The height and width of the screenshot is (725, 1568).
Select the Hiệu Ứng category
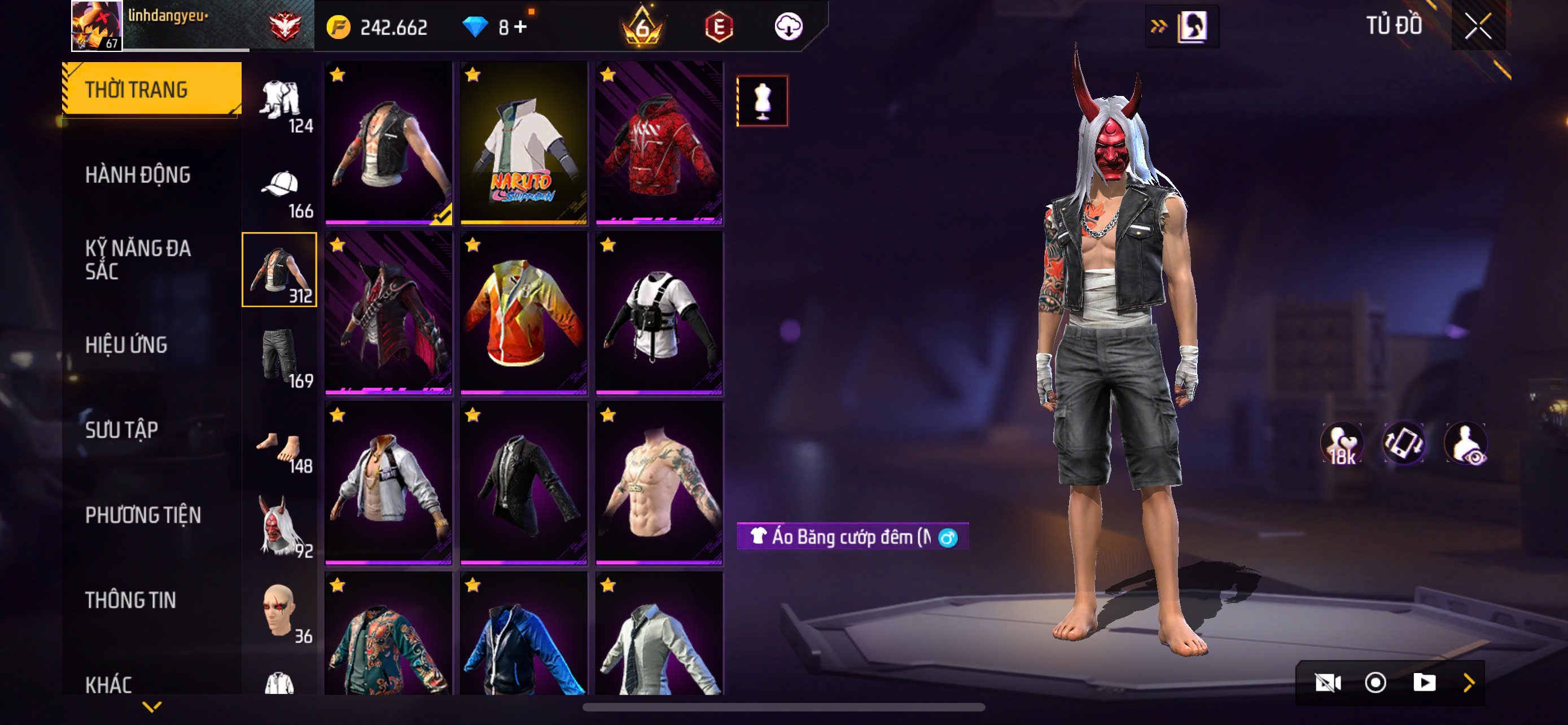(x=126, y=344)
